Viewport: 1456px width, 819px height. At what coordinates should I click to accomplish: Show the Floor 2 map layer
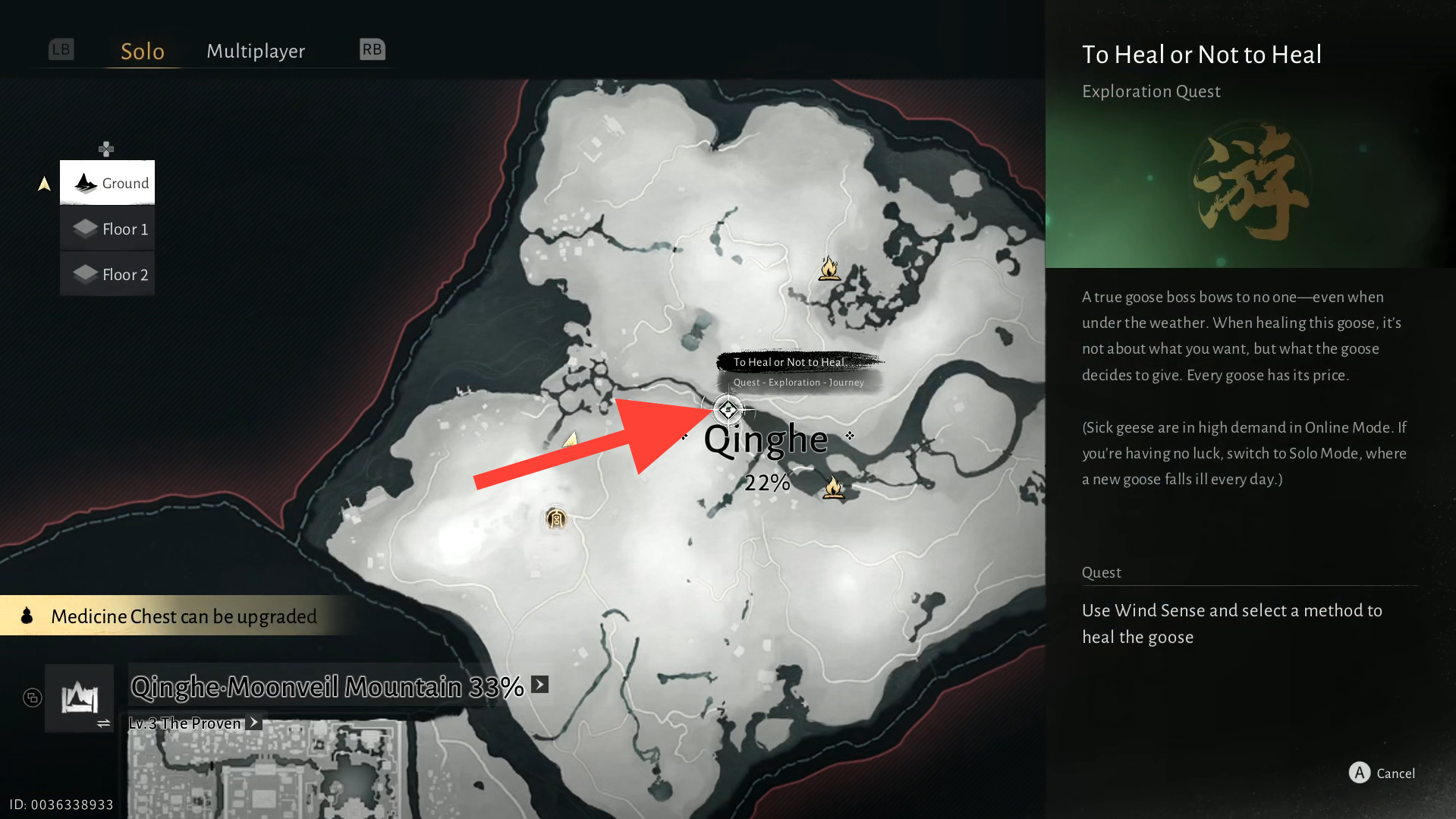coord(108,274)
